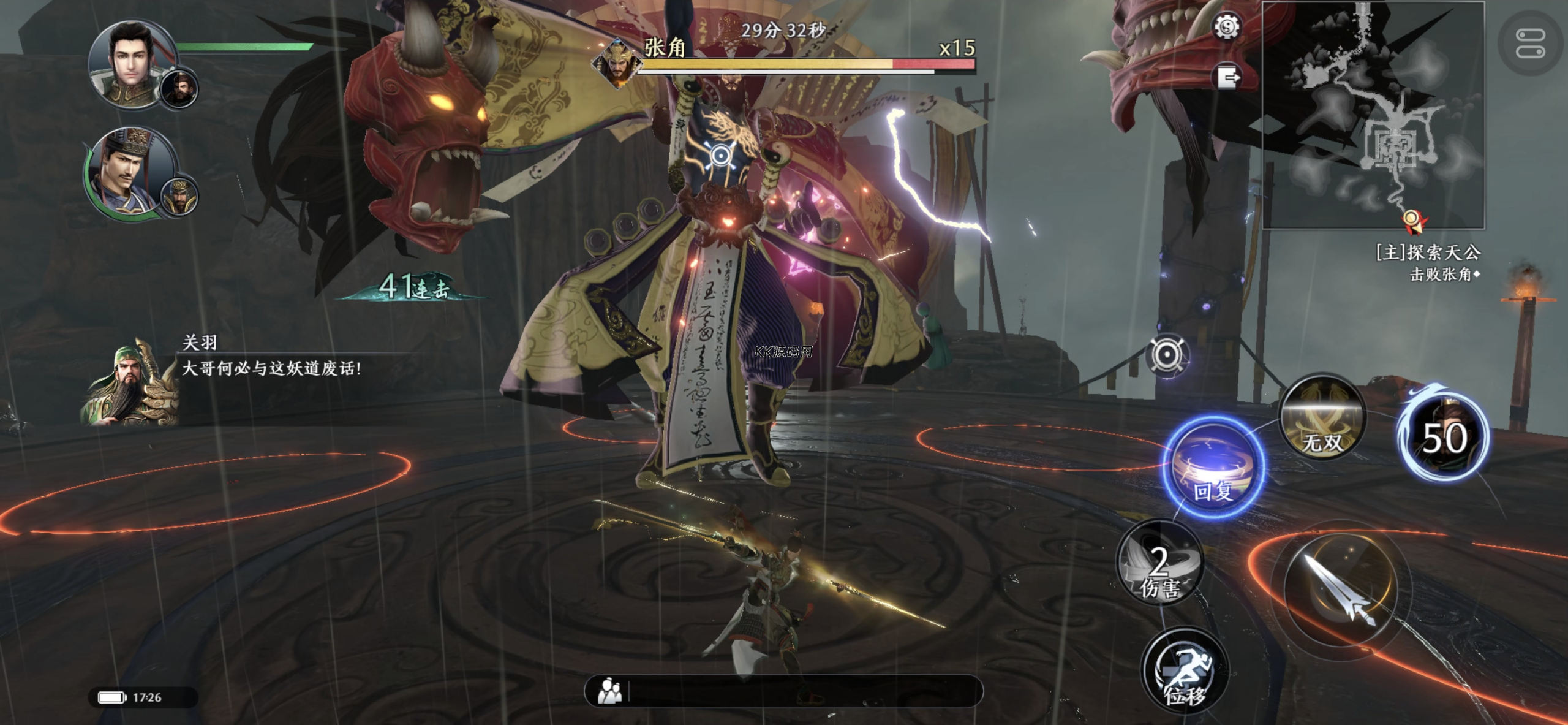
Task: Toggle the target lock-on icon
Action: (1167, 355)
